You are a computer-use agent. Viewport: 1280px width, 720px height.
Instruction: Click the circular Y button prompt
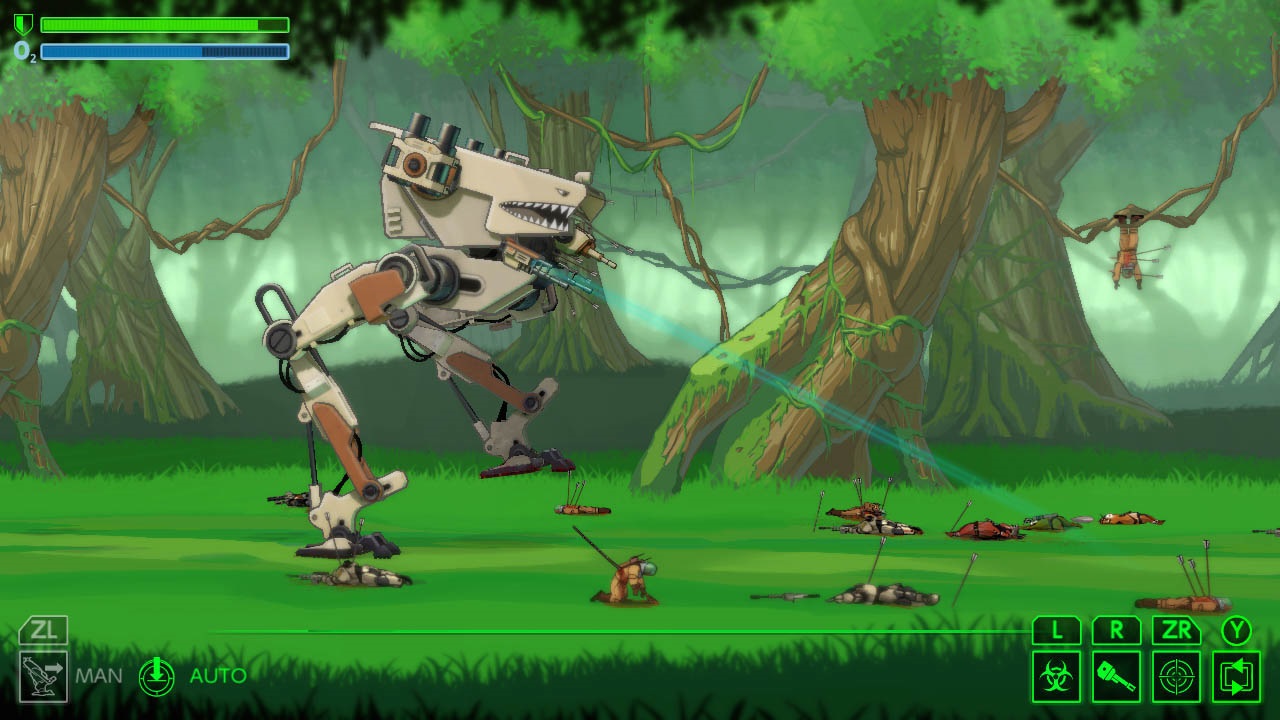[1238, 631]
